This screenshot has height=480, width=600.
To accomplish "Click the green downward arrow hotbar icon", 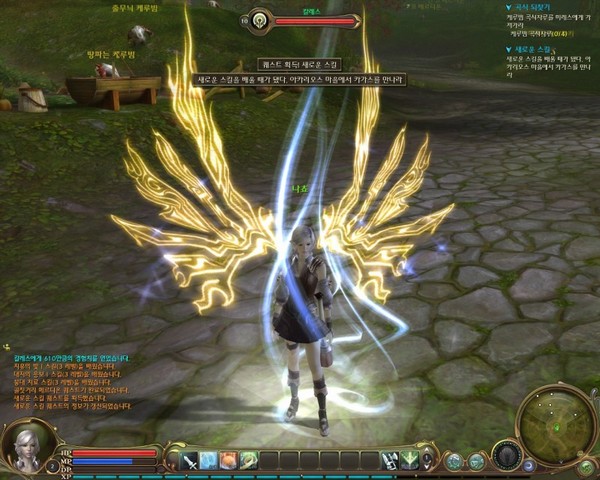I will point(410,460).
